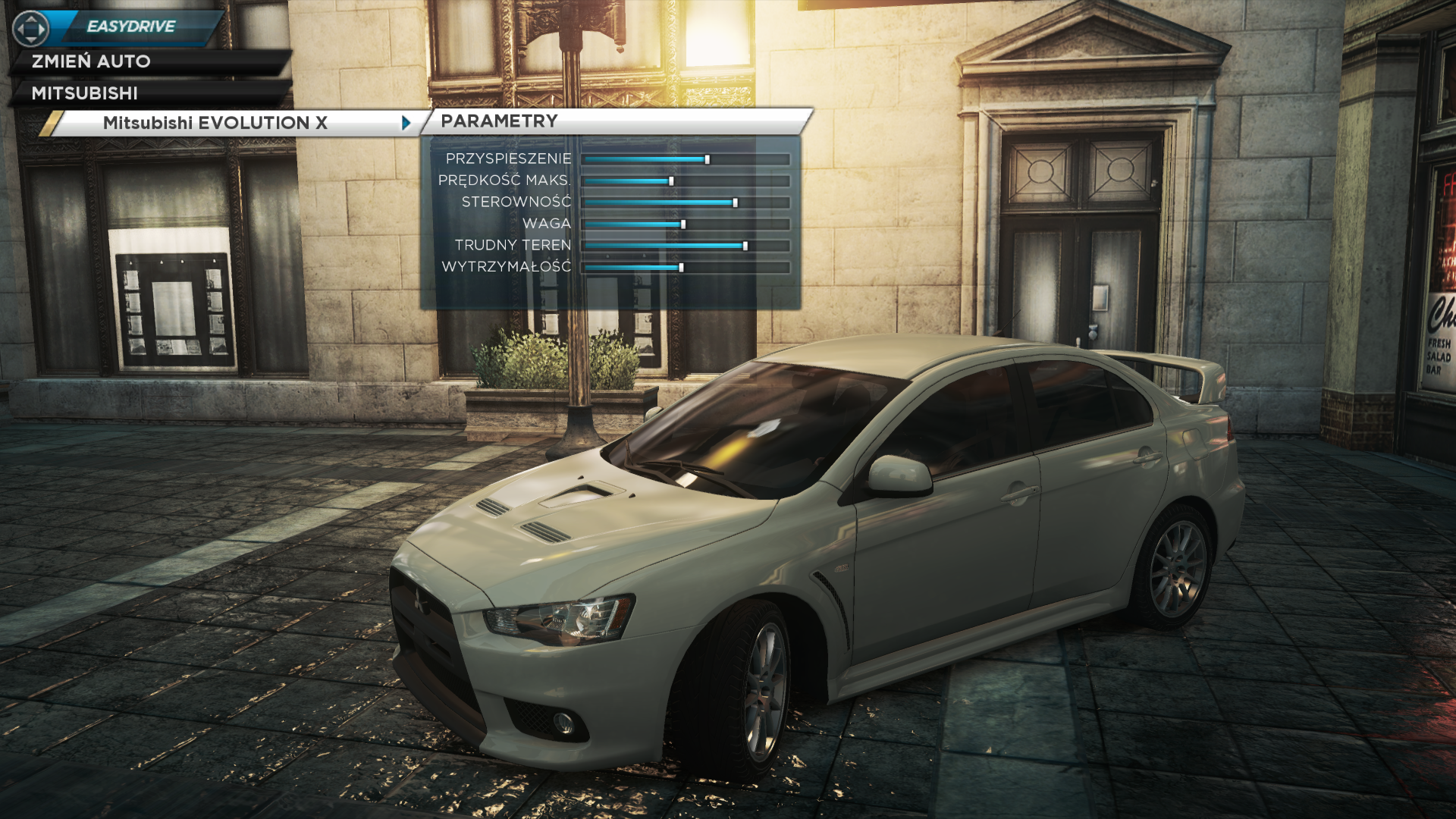Select the ZMIEŃ AUTO menu entry
Screen dimensions: 1456x819
(x=91, y=61)
